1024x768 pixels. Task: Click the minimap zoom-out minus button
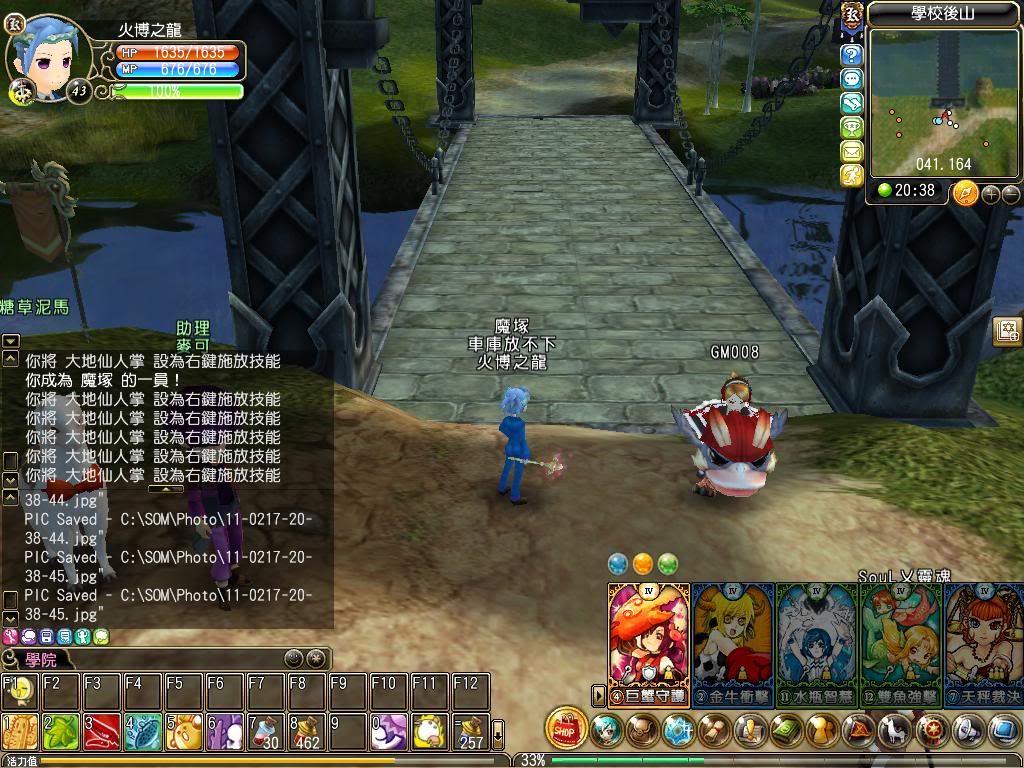pos(1011,194)
